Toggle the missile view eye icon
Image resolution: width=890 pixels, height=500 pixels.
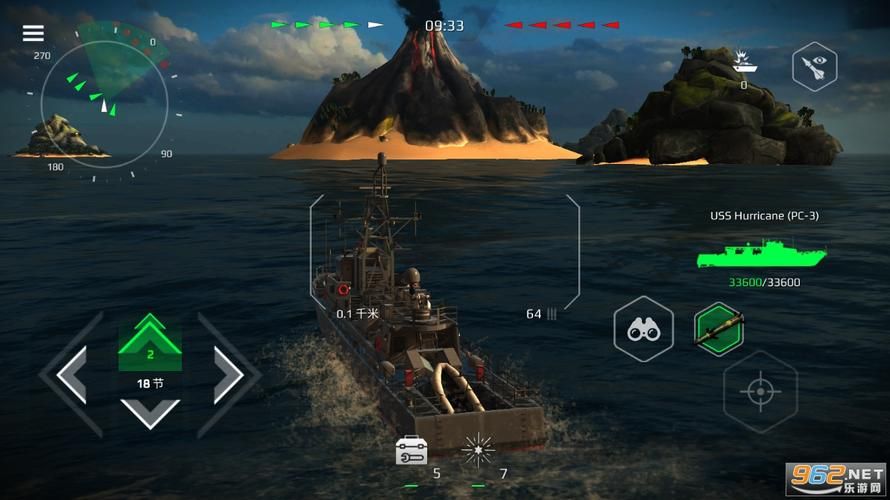814,67
